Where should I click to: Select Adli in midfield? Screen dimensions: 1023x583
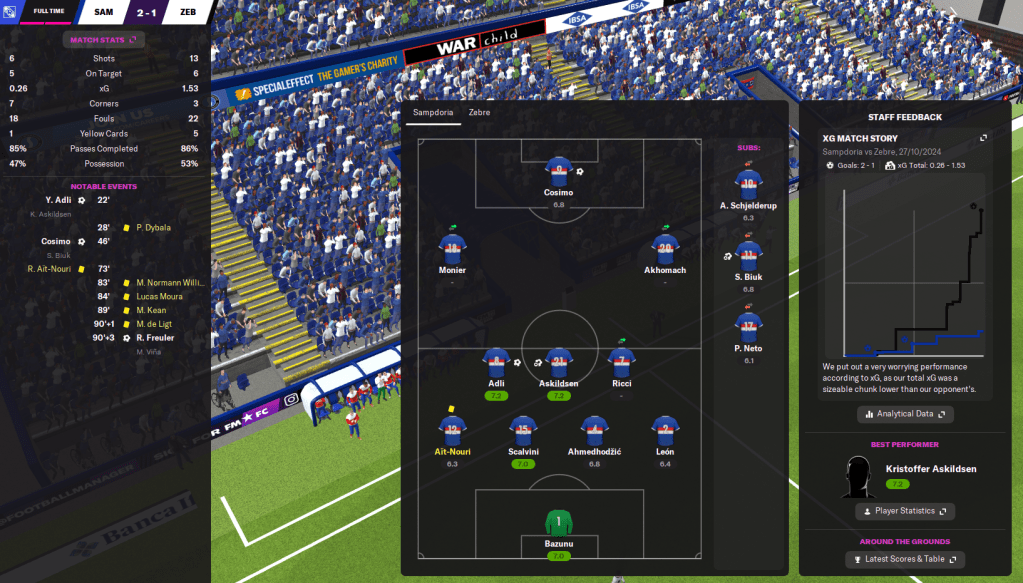pyautogui.click(x=496, y=362)
